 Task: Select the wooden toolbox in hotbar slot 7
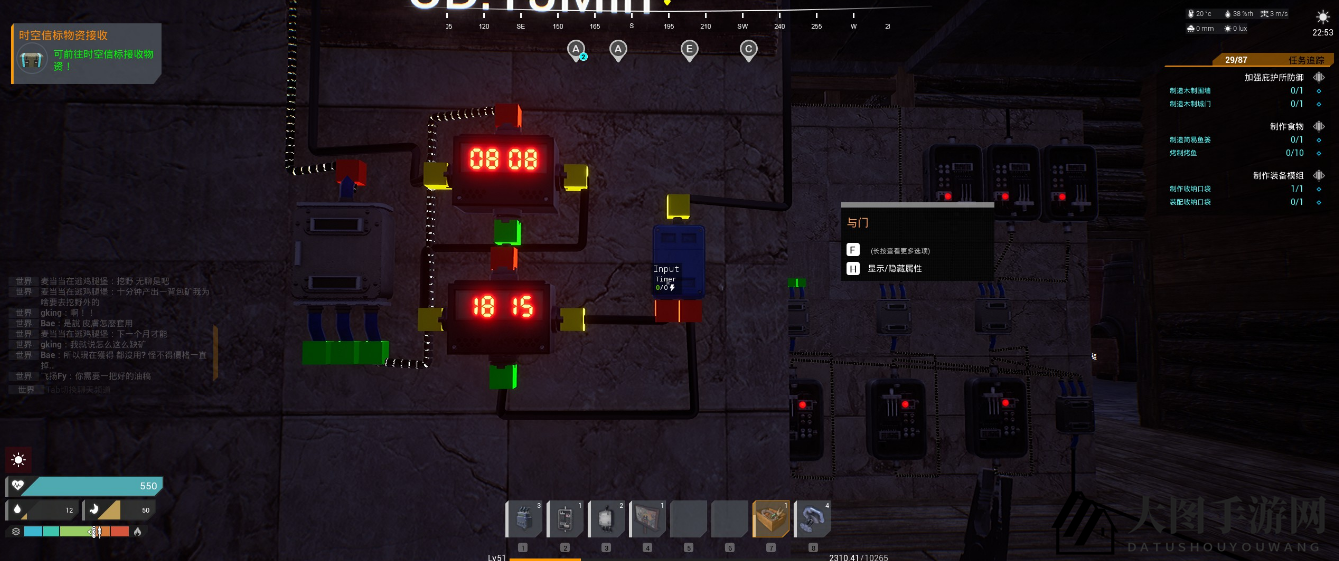tap(770, 520)
